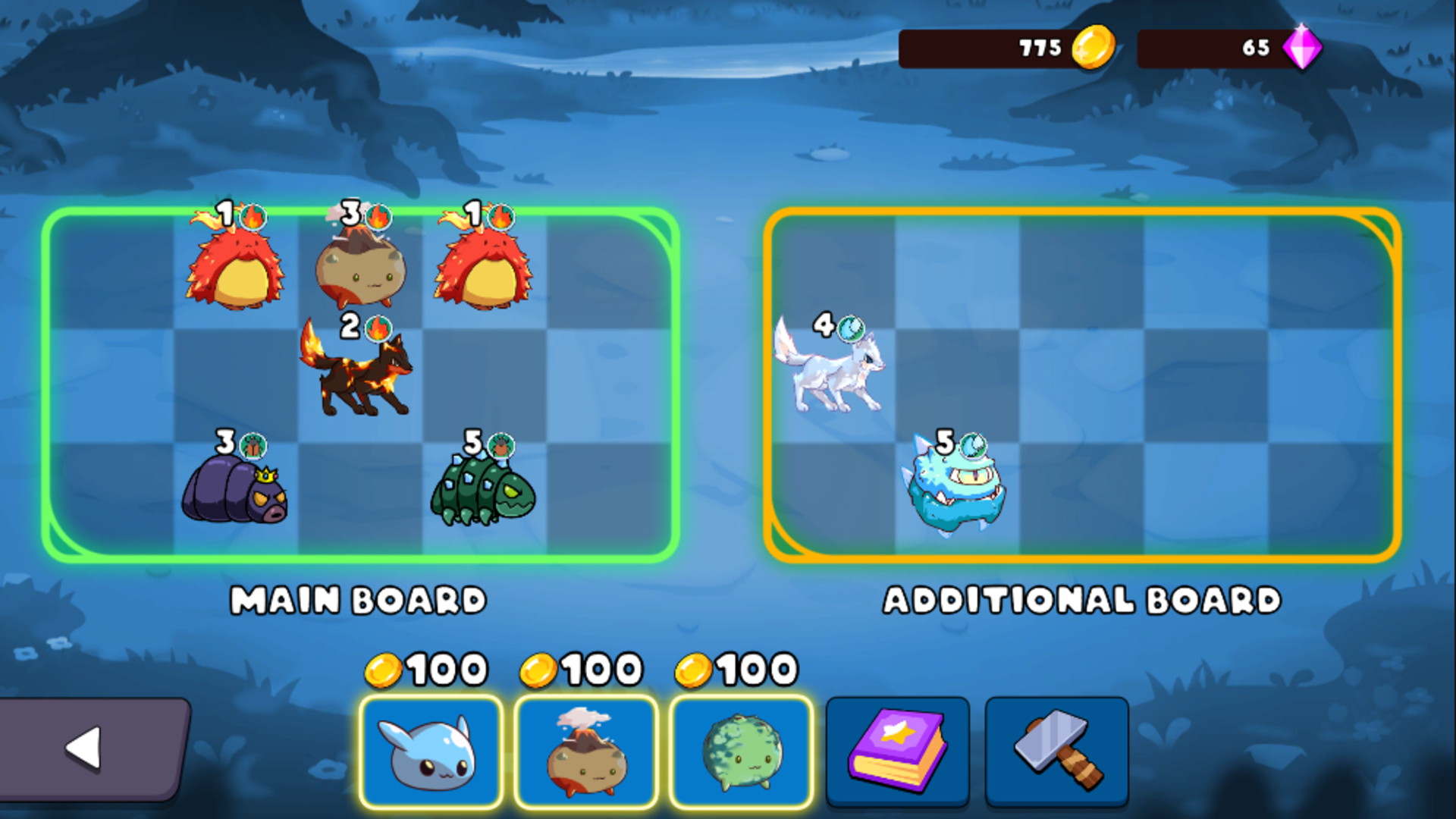Viewport: 1456px width, 819px height.
Task: Buy the green moss ball for 100 gold
Action: pos(741,751)
